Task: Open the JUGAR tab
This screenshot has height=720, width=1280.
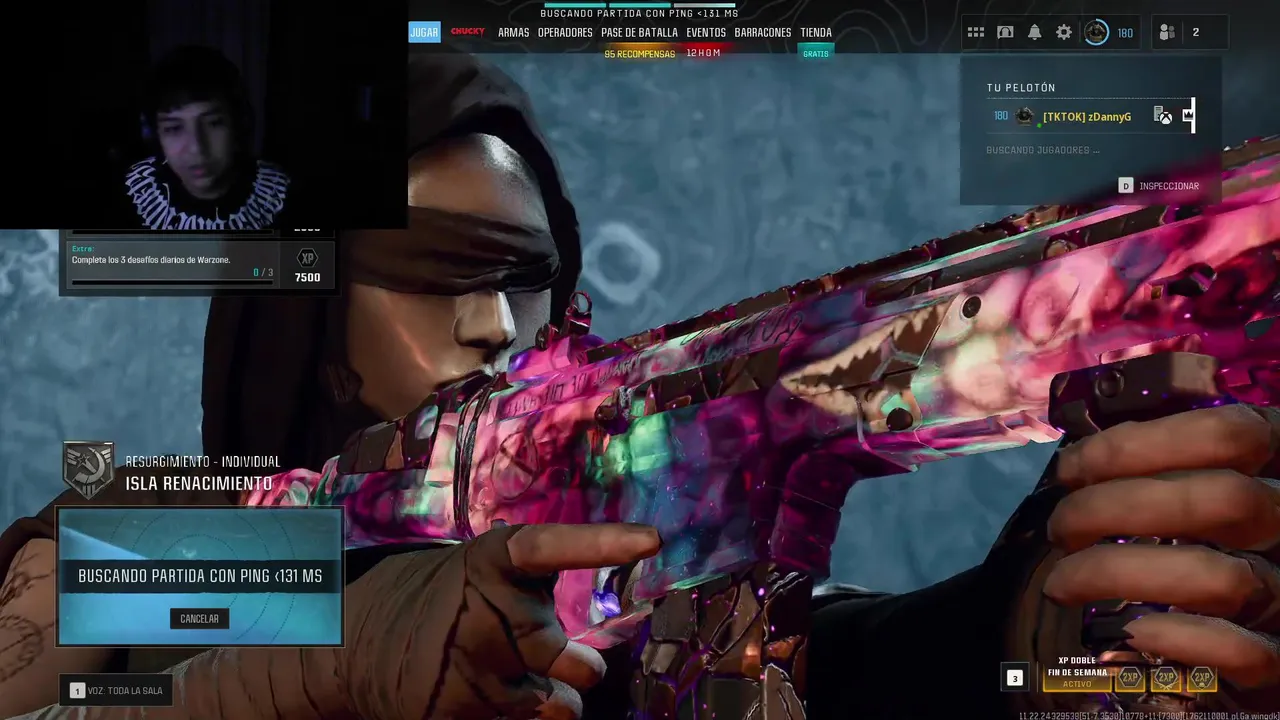Action: [424, 32]
